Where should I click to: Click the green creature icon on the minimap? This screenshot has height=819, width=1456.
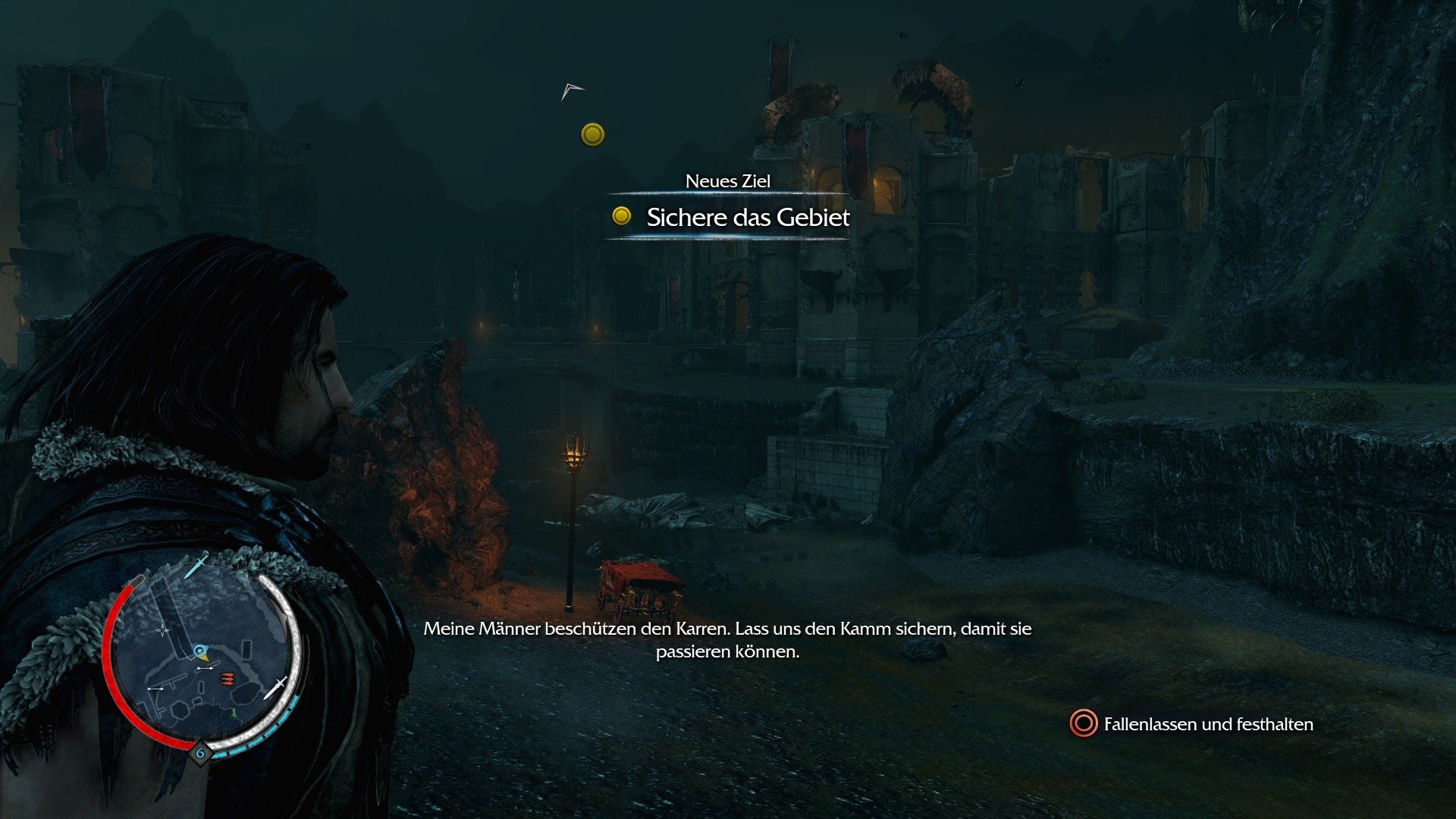coord(234,714)
